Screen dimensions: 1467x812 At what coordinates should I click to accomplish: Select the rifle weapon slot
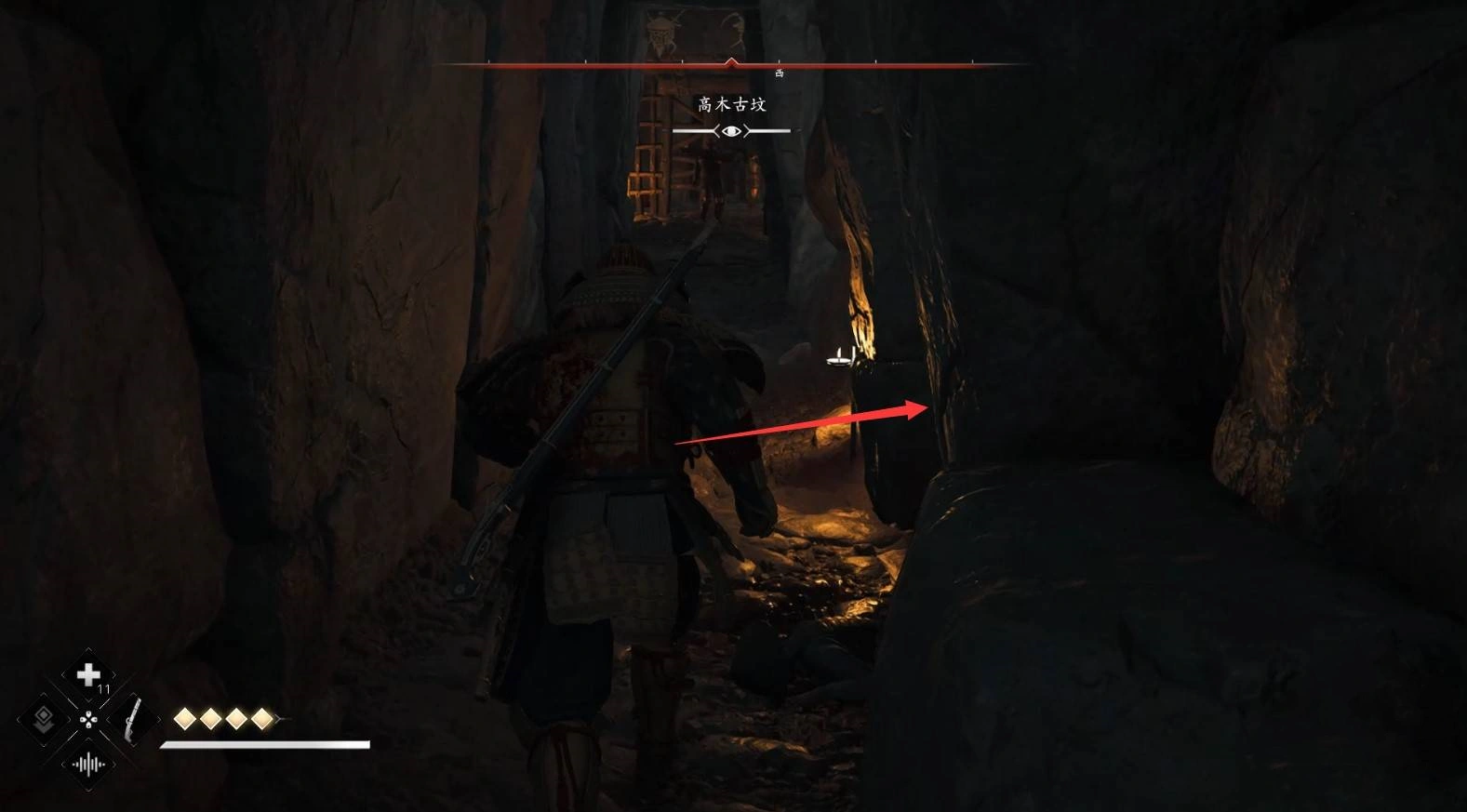pos(132,718)
